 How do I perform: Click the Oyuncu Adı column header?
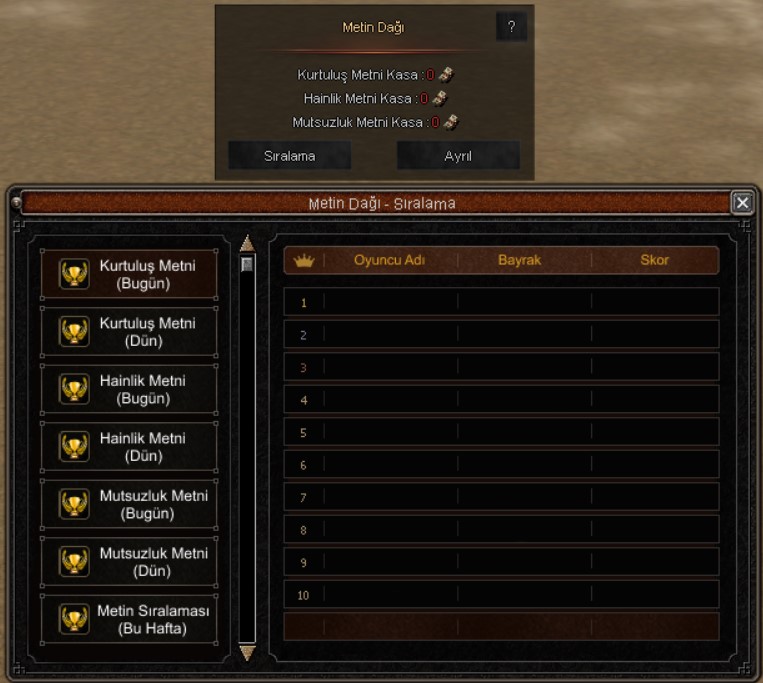[x=390, y=260]
